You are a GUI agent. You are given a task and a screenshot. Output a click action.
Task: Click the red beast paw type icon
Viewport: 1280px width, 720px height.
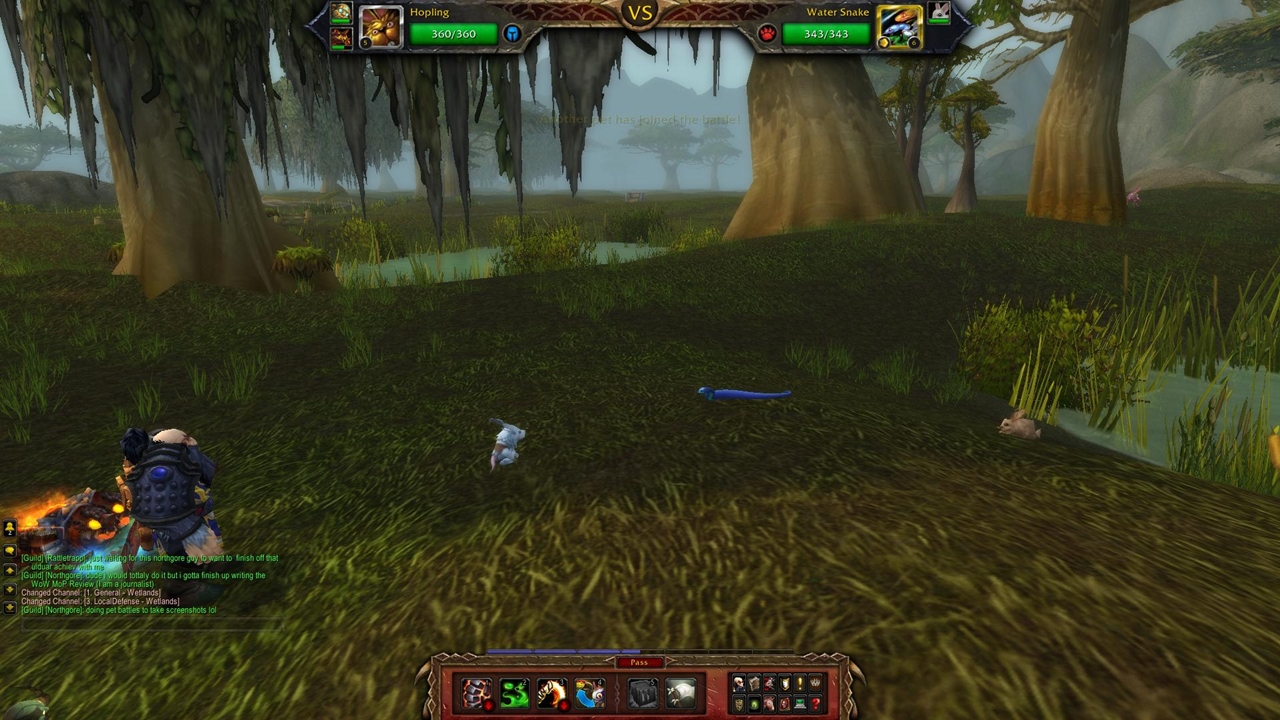click(x=767, y=34)
